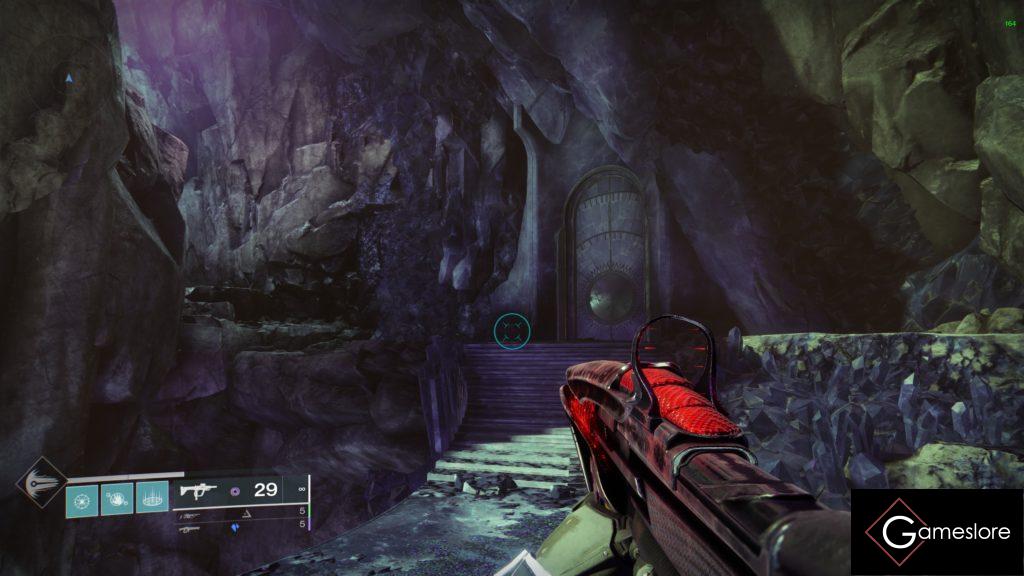Use the melee ability icon
1024x576 pixels.
click(x=116, y=497)
